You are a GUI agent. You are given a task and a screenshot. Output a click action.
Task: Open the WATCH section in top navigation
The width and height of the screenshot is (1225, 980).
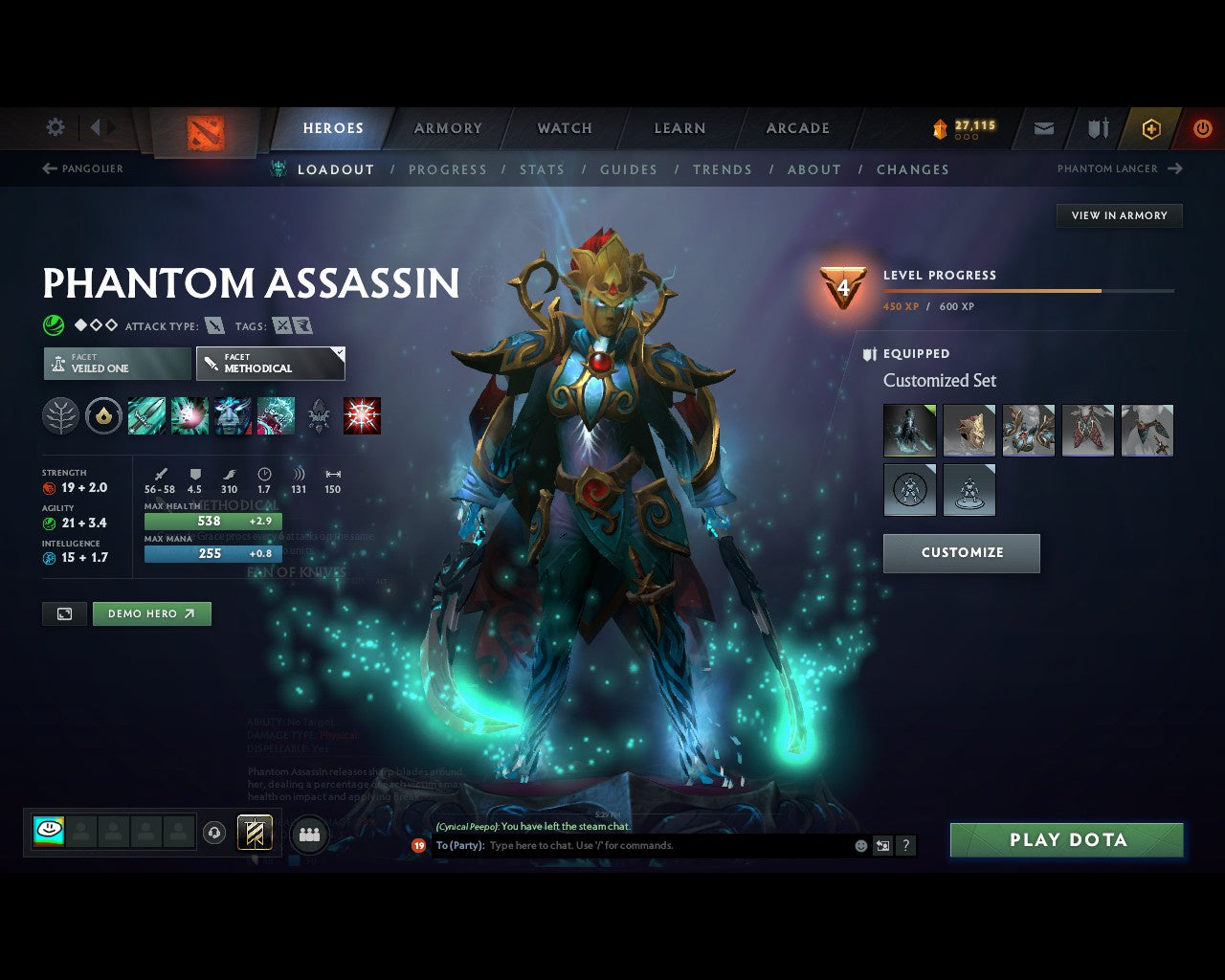click(564, 128)
